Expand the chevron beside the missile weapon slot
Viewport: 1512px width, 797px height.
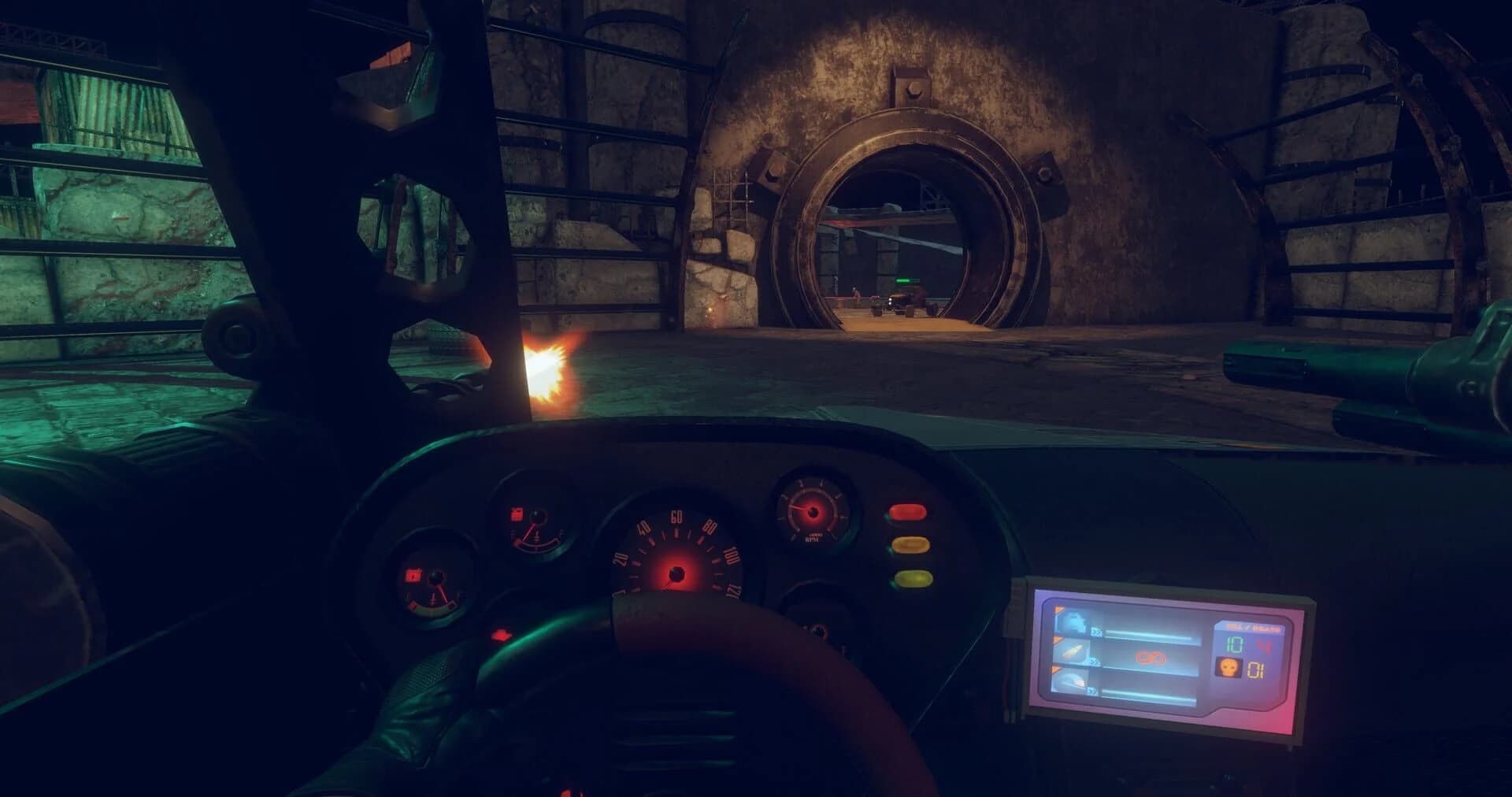(1092, 691)
